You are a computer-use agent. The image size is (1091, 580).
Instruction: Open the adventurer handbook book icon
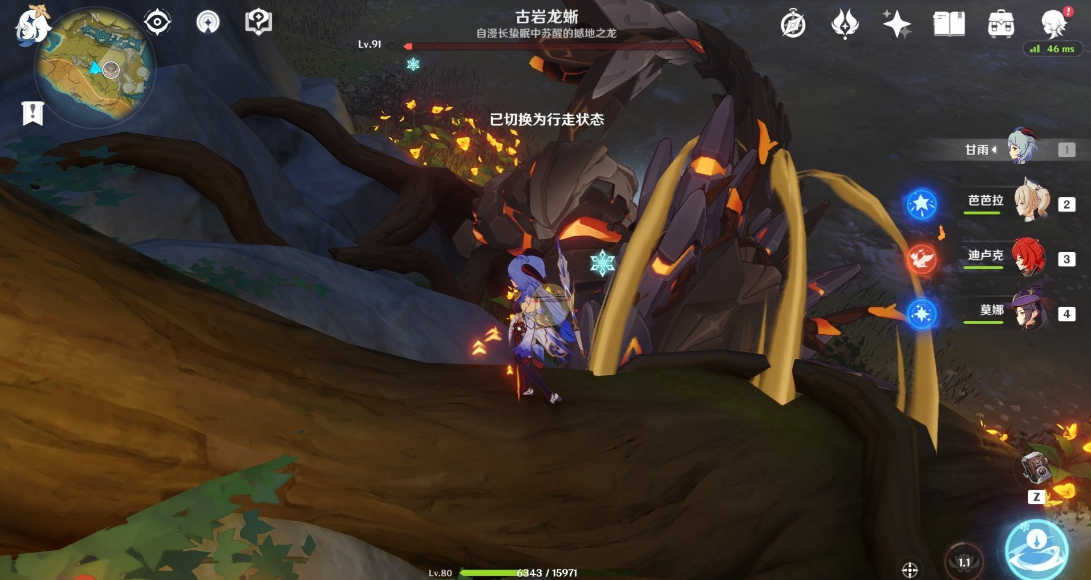tap(948, 24)
